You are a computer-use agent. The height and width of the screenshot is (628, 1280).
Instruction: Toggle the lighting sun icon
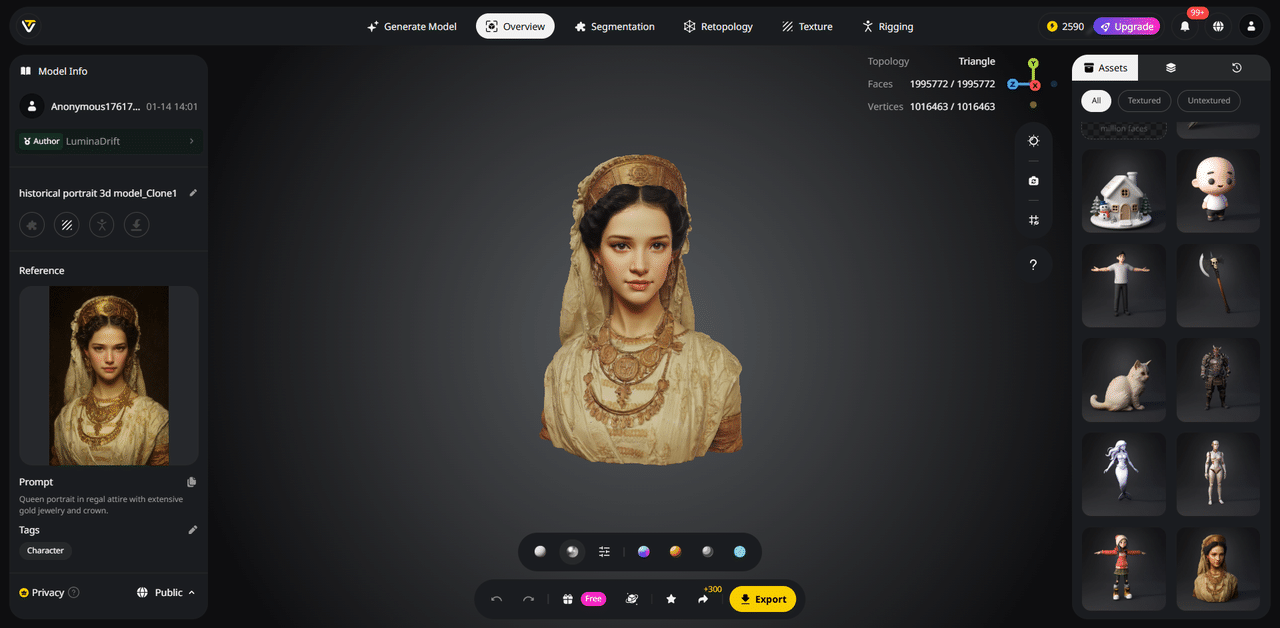1033,141
